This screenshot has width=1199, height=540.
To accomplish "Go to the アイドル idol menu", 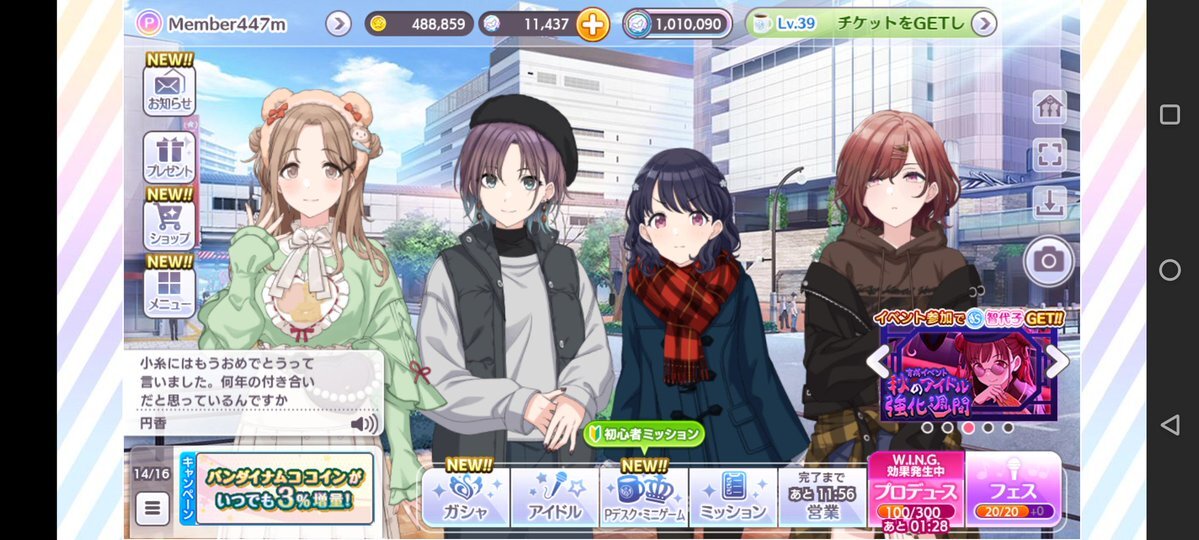I will [x=554, y=497].
